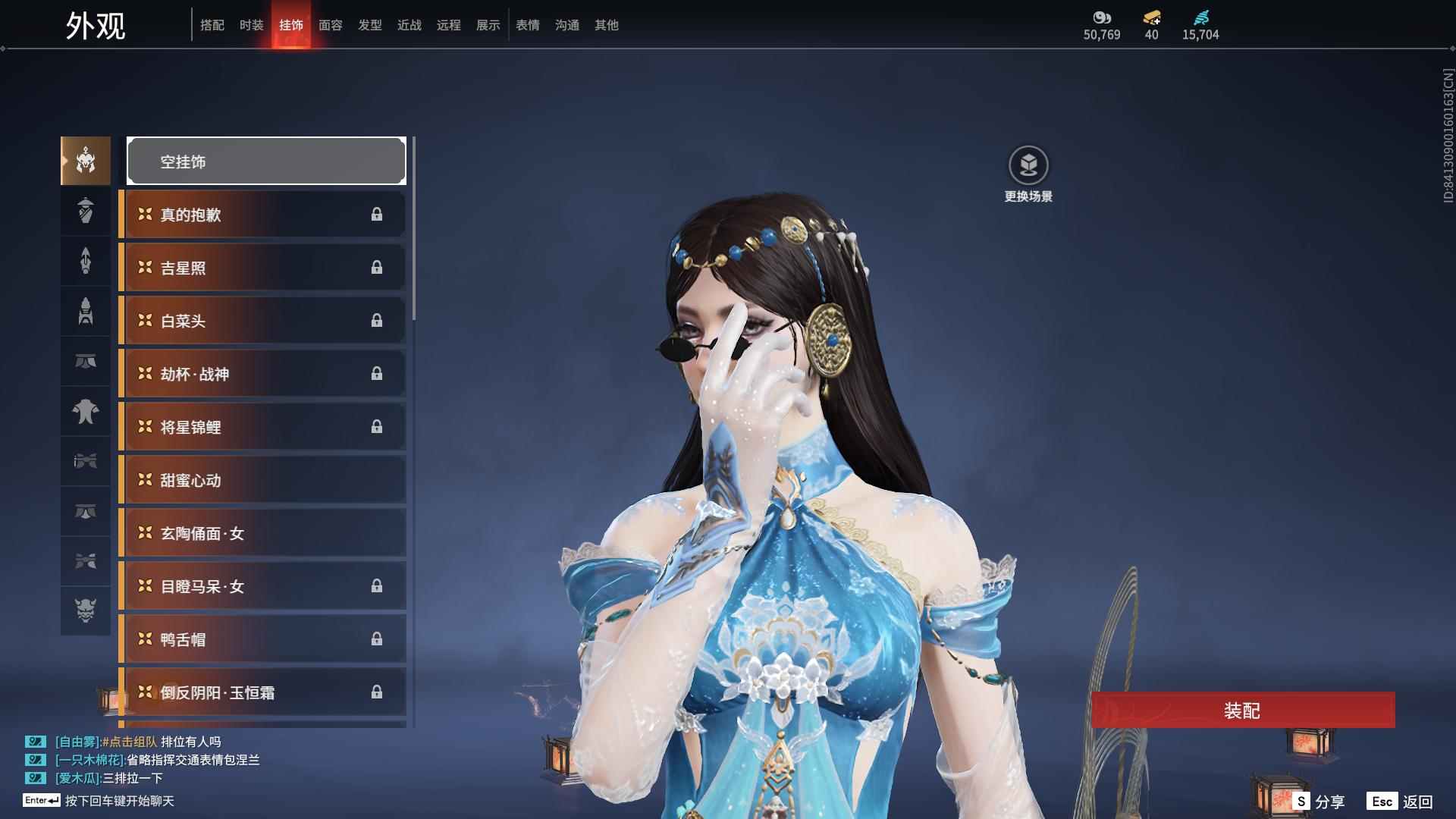Click the 分享 share button
Image resolution: width=1456 pixels, height=819 pixels.
coord(1319,802)
